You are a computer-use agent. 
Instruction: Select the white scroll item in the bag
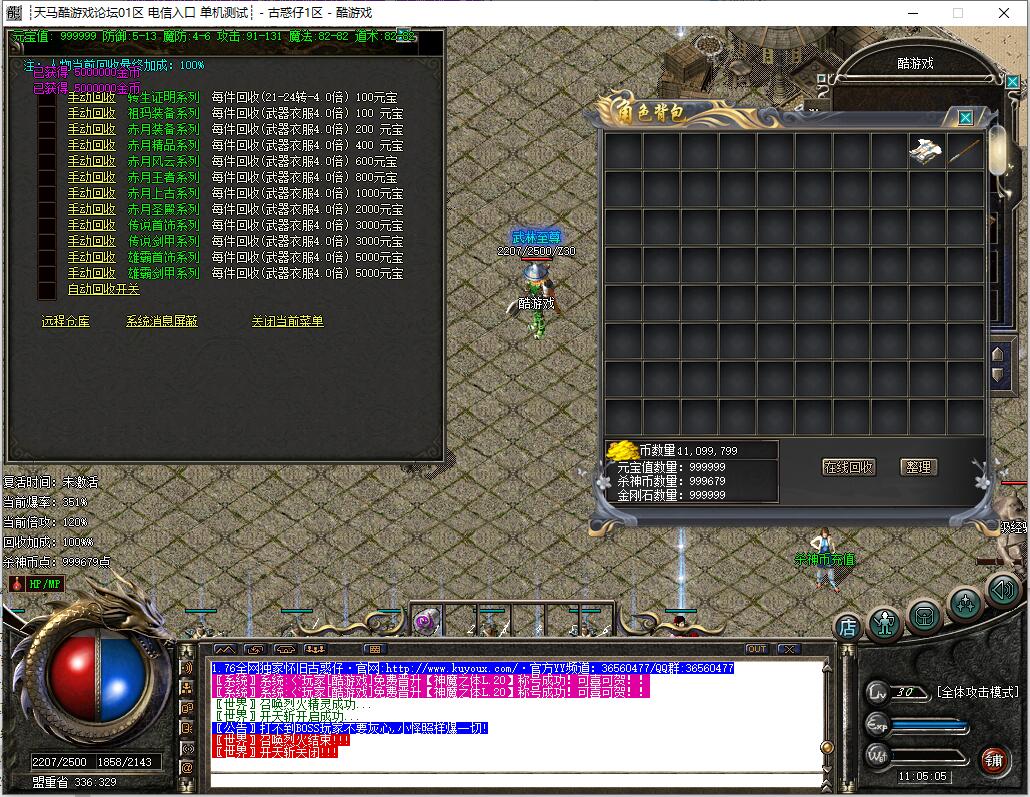tap(927, 151)
